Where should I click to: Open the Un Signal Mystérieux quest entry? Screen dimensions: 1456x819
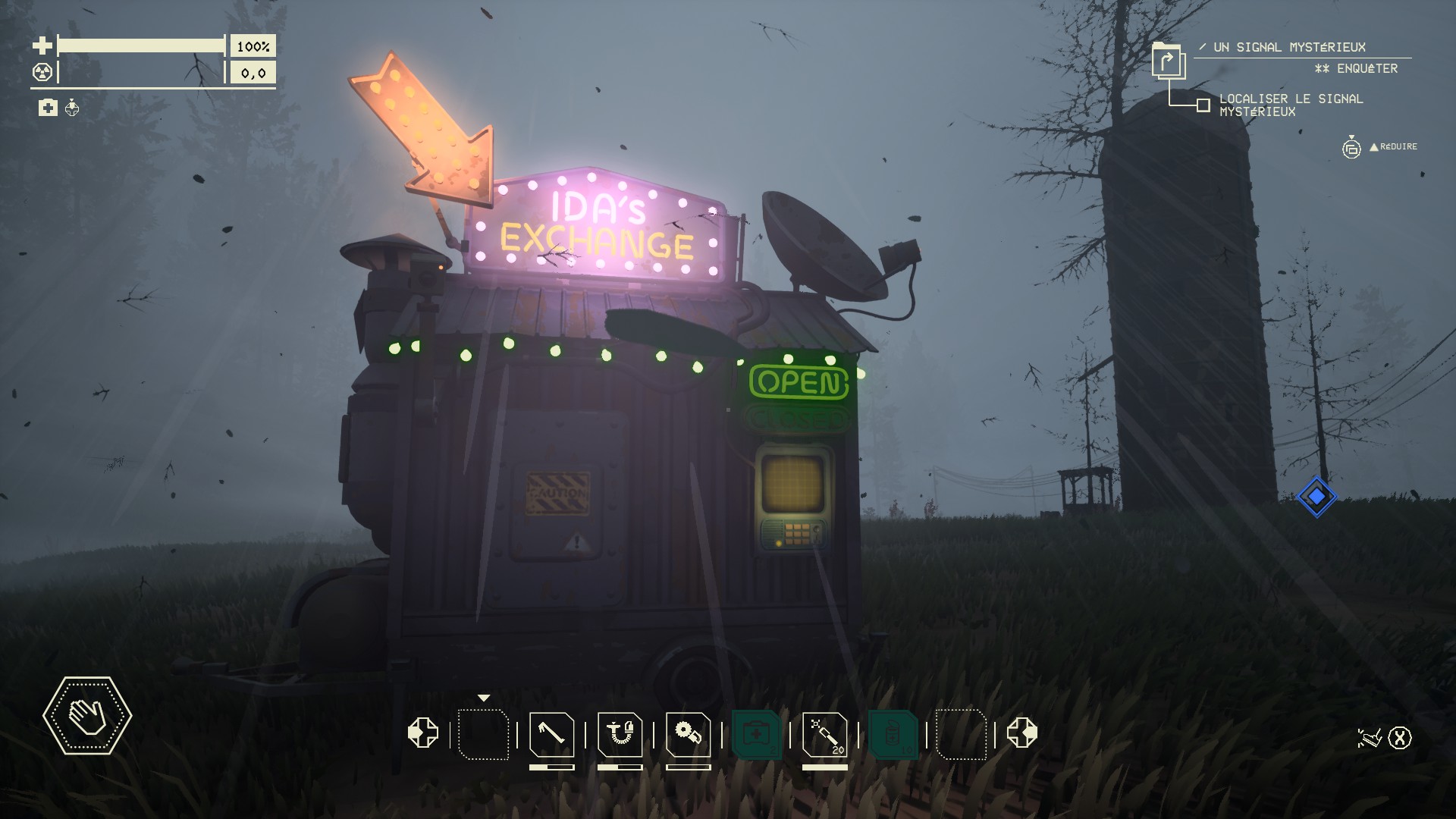click(1289, 47)
